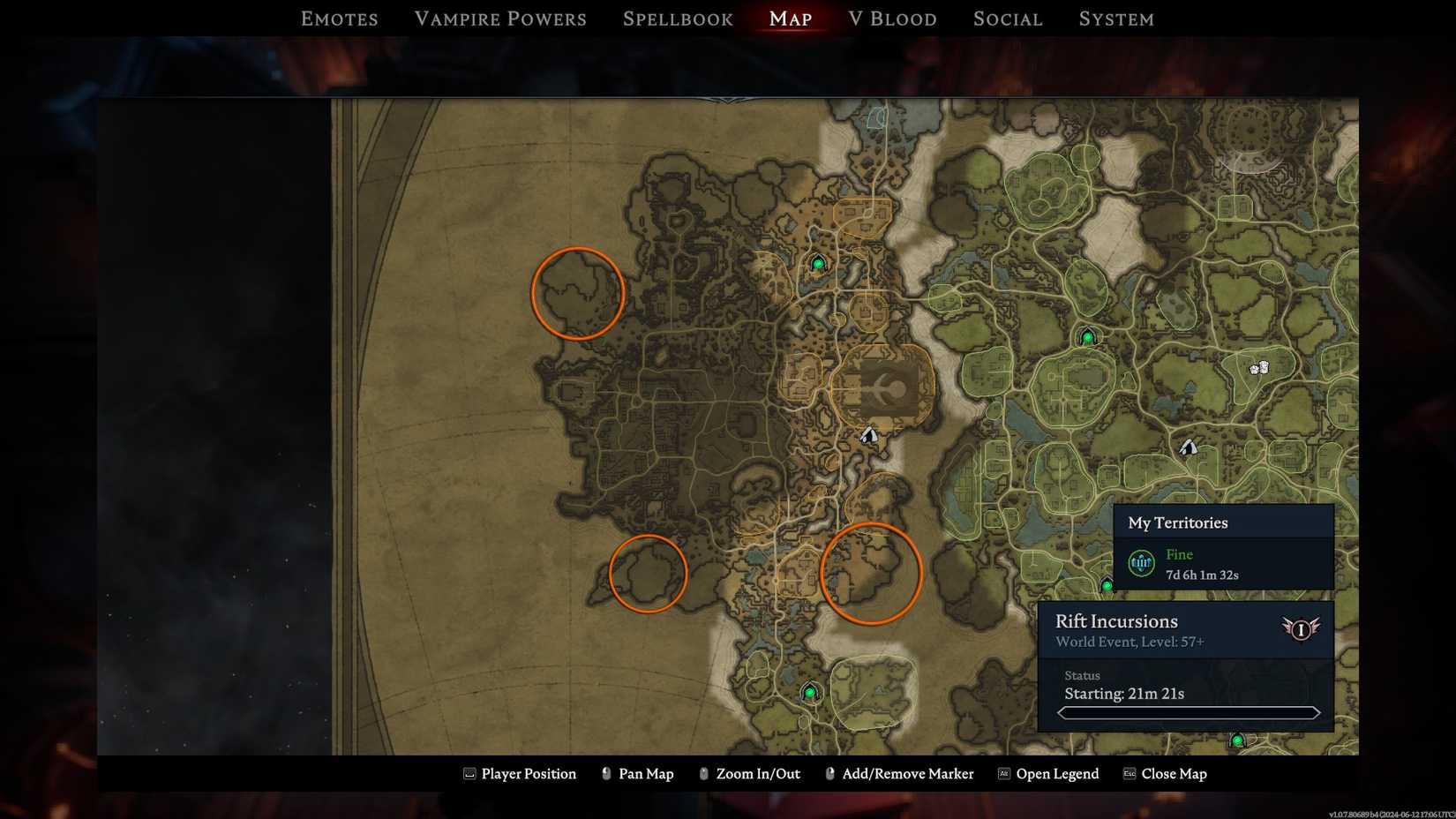Collapse the Rift Incursions event panel
The height and width of the screenshot is (819, 1456).
[x=1118, y=621]
